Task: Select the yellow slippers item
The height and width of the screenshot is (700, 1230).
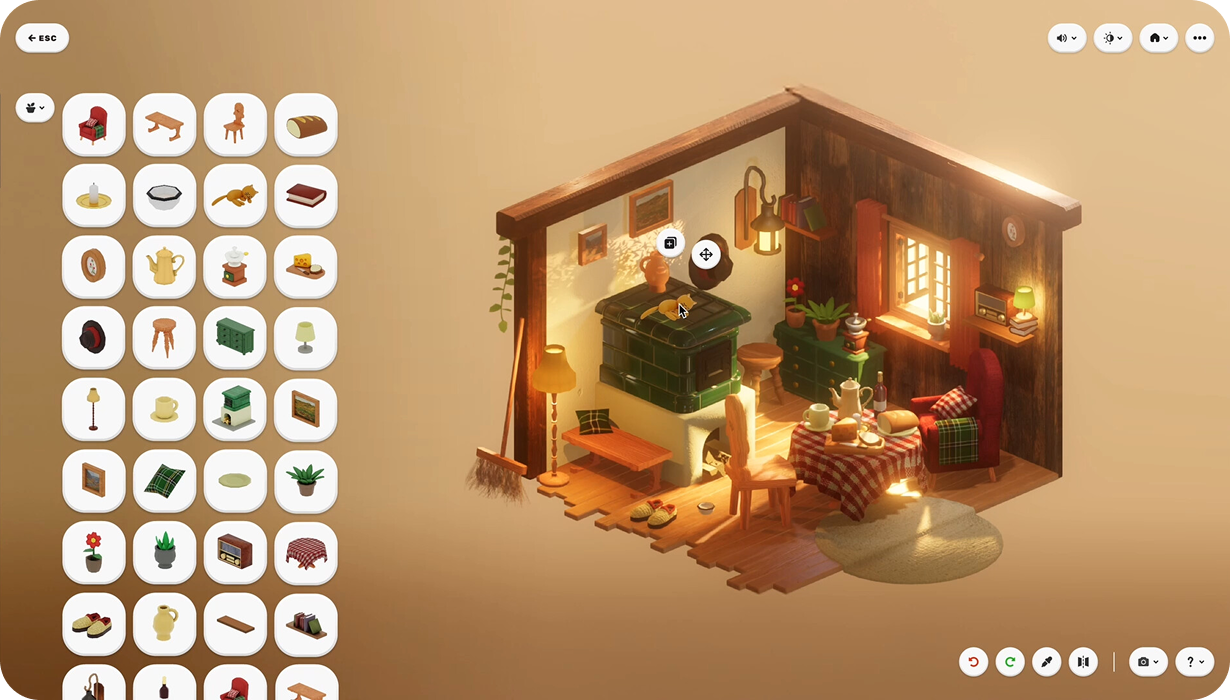Action: [94, 623]
